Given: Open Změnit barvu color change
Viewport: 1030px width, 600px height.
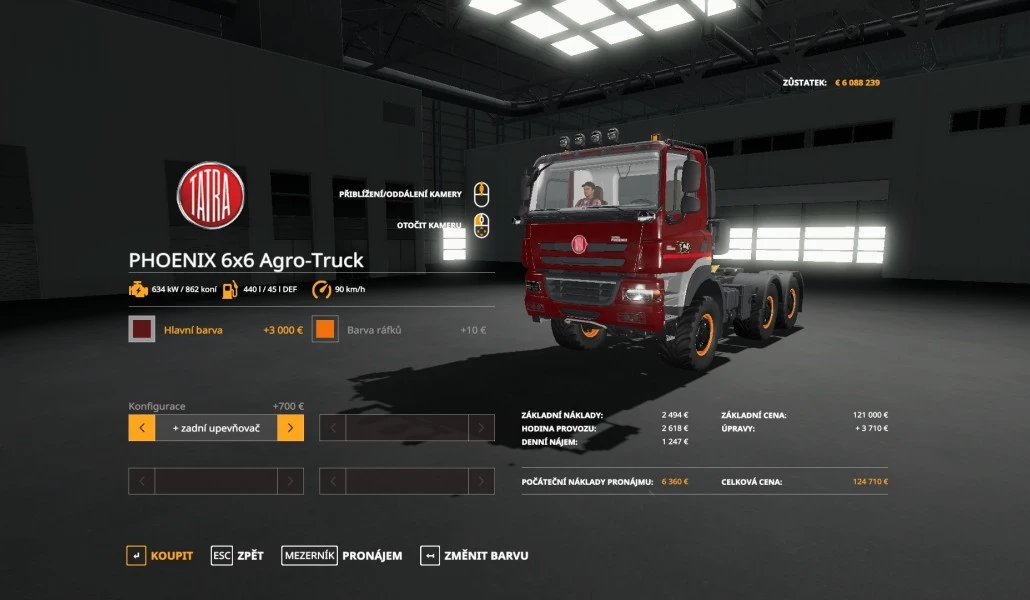Looking at the screenshot, I should [x=475, y=555].
